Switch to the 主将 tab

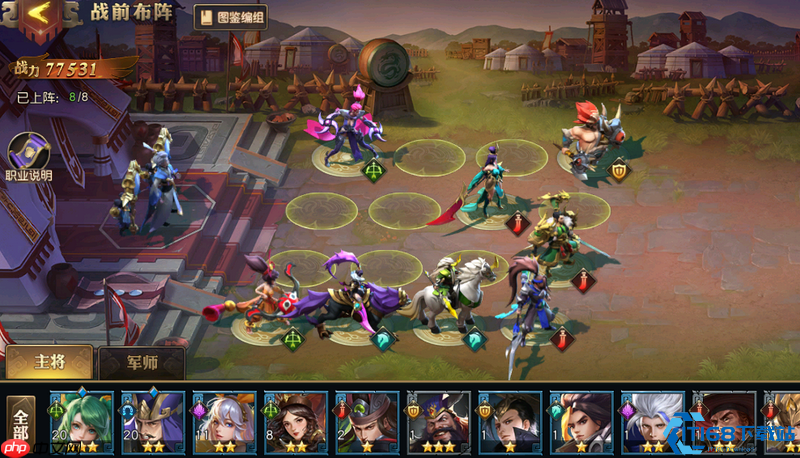coord(49,361)
